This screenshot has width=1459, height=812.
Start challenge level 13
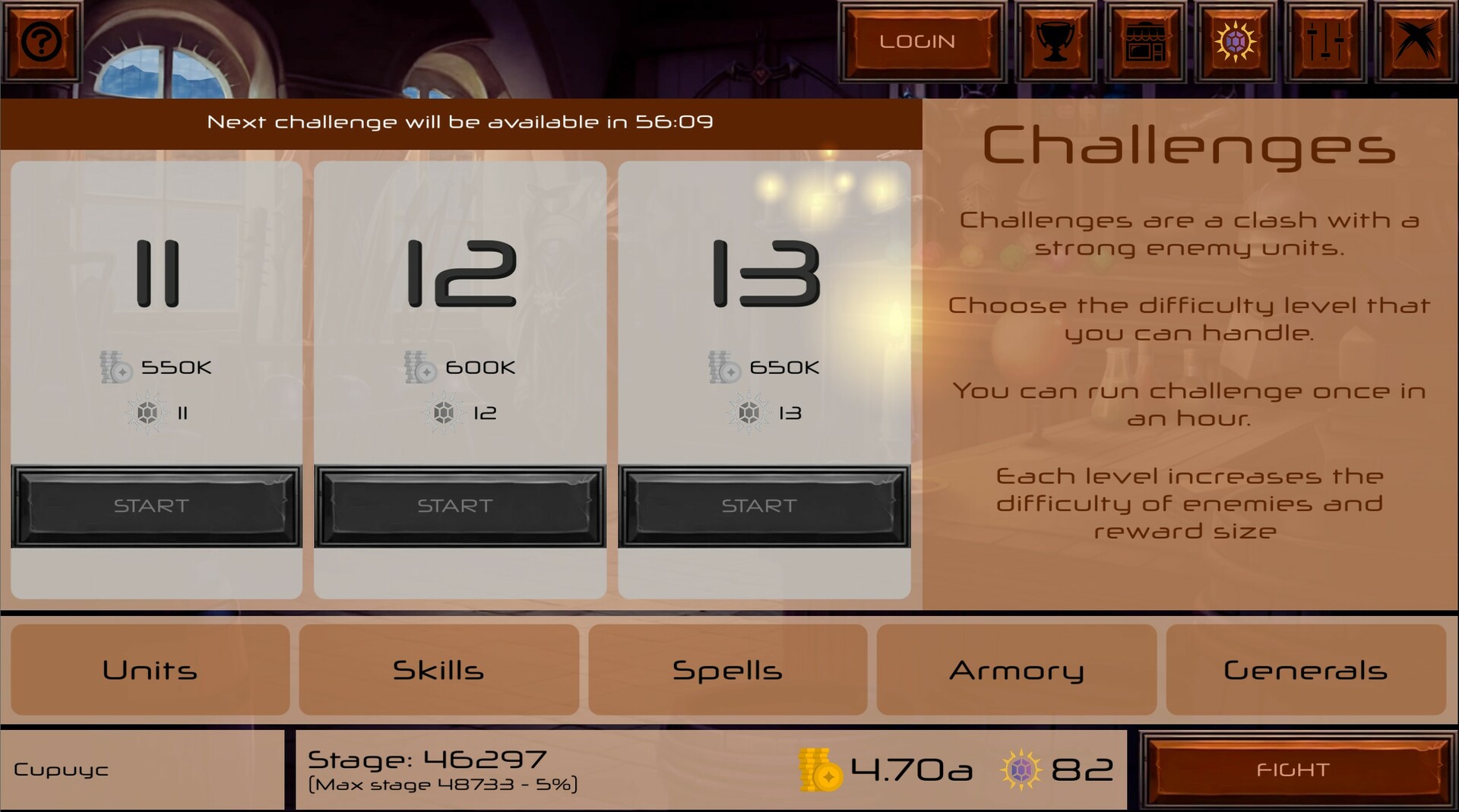[762, 505]
